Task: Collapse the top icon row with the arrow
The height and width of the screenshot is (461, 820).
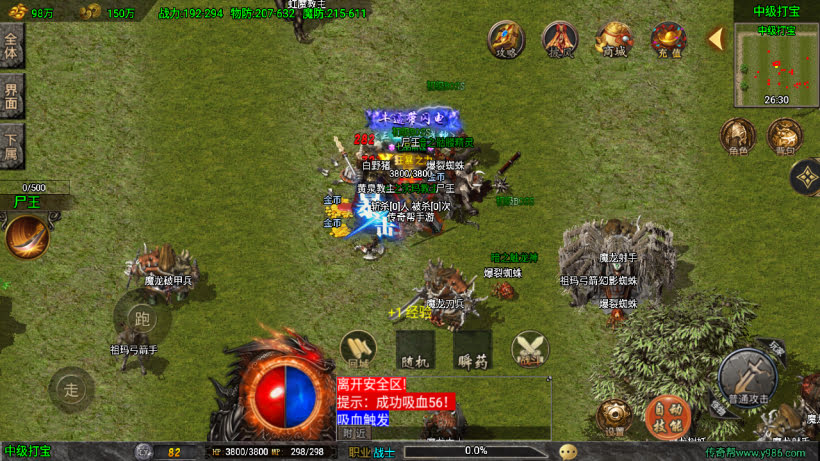Action: coord(716,39)
